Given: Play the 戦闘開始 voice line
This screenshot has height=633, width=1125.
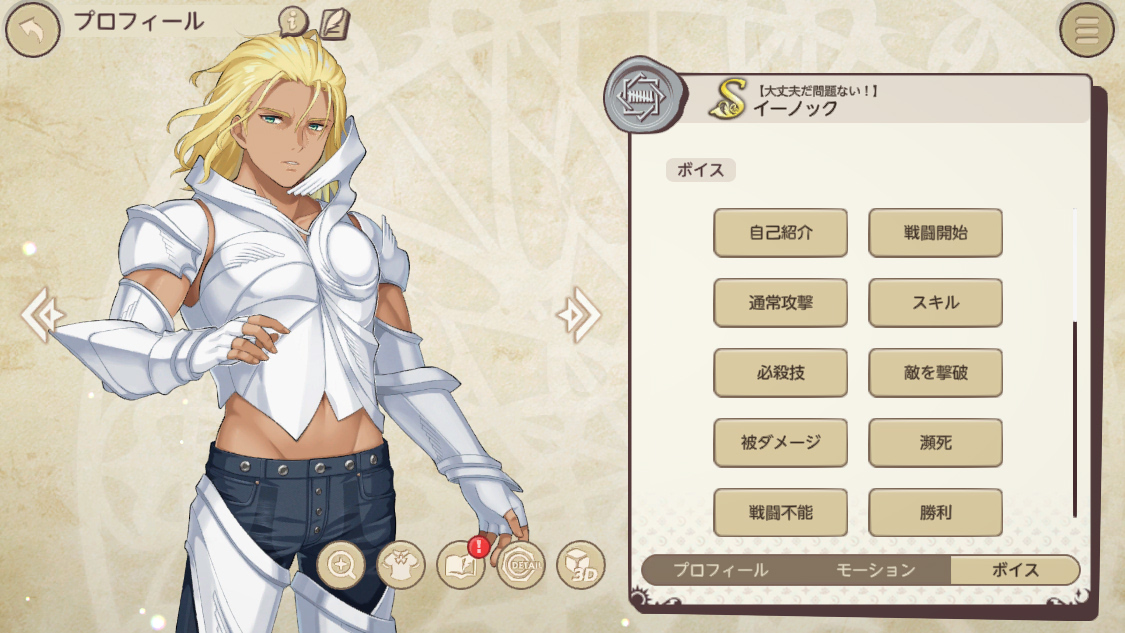Looking at the screenshot, I should [935, 233].
